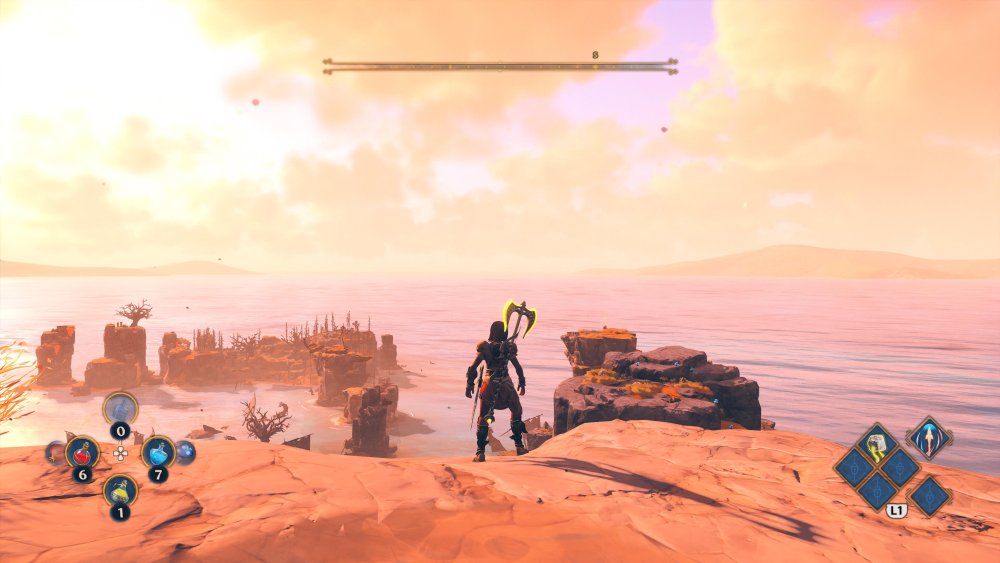Select the greyed-out potion slot showing 0
Viewport: 1000px width, 563px height.
click(120, 408)
